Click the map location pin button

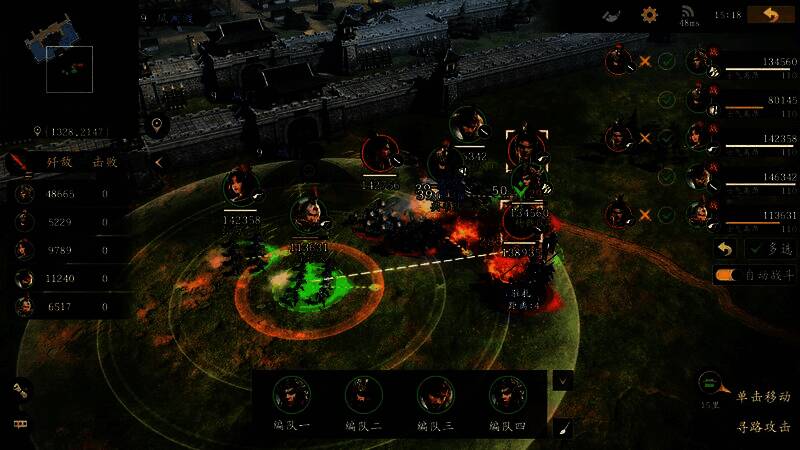(155, 126)
